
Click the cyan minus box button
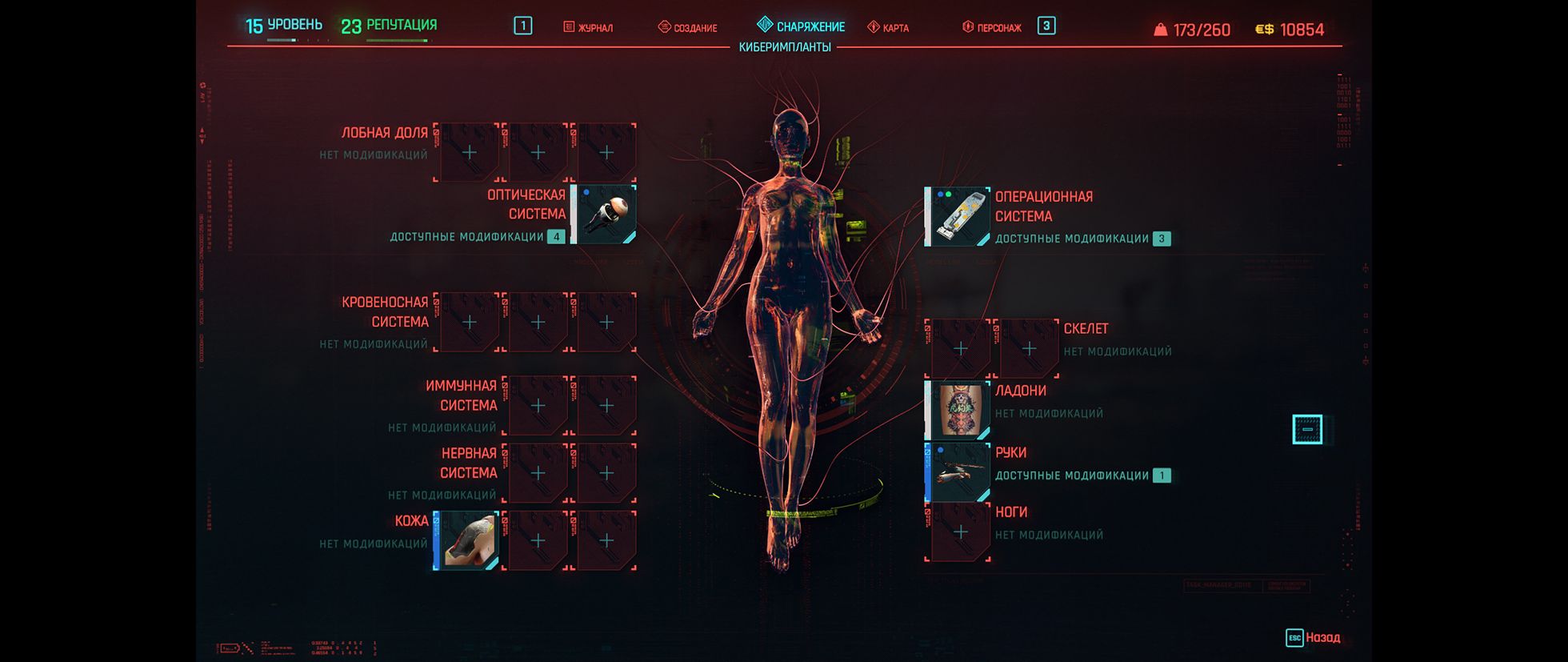(1307, 430)
